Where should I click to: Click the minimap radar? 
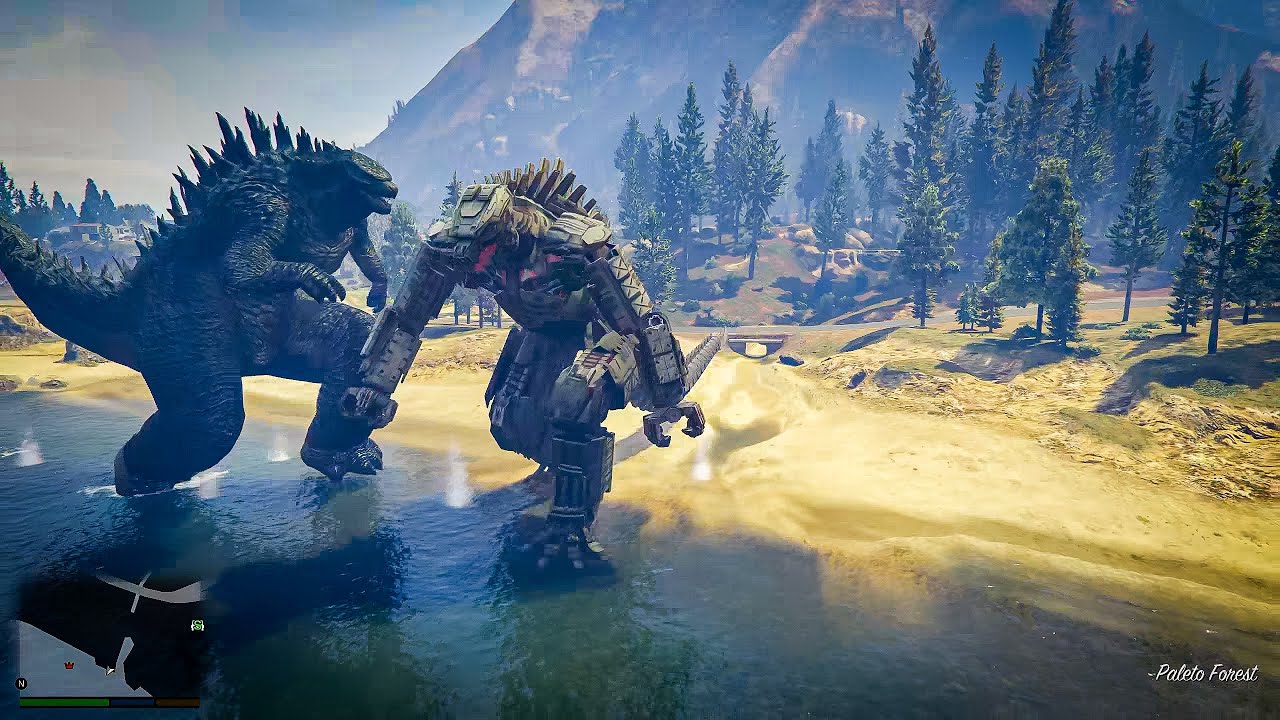pyautogui.click(x=110, y=633)
